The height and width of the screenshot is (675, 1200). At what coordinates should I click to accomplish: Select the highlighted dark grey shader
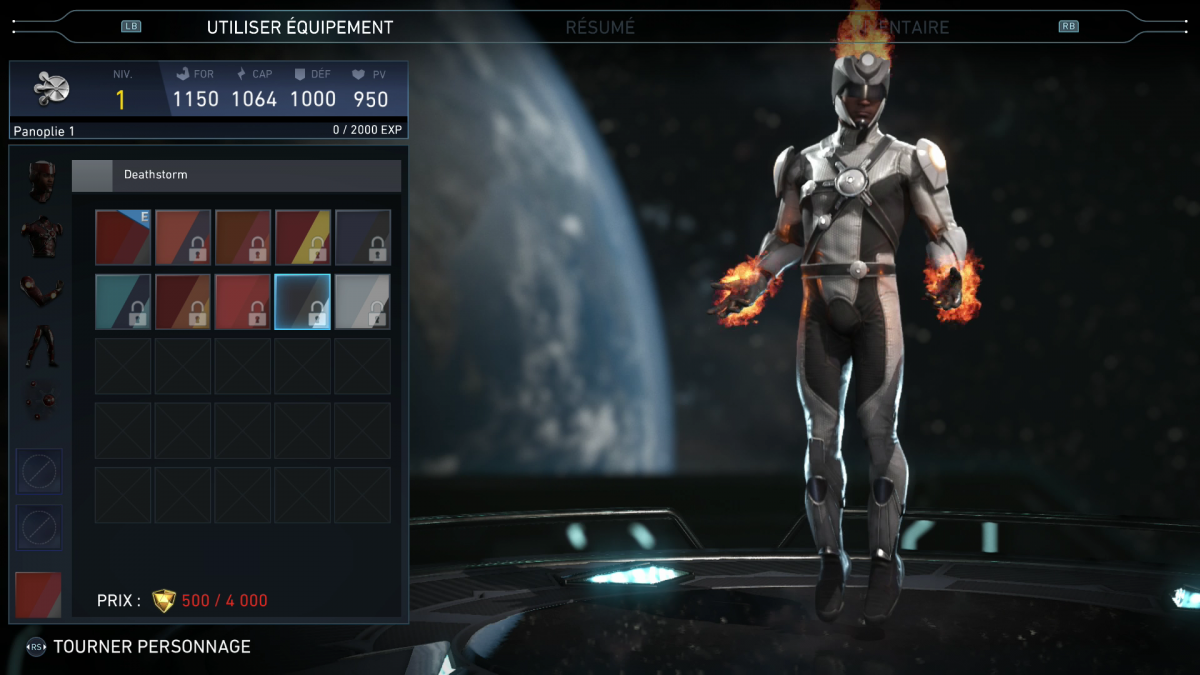pos(303,302)
